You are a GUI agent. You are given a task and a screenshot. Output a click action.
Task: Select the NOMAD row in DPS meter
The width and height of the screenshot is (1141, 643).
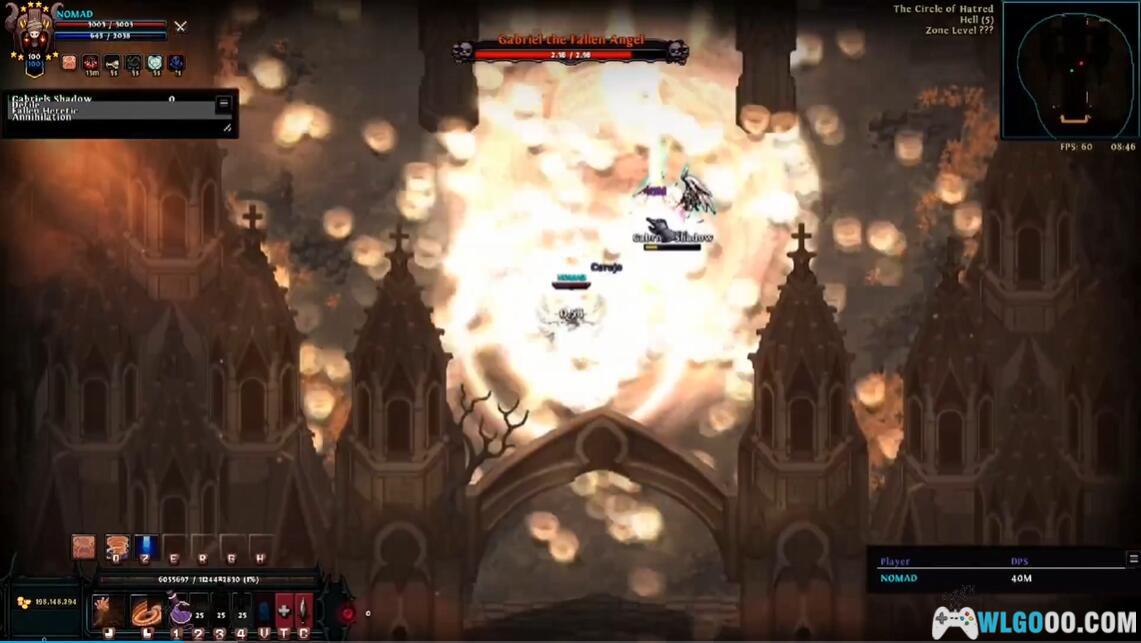1000,578
